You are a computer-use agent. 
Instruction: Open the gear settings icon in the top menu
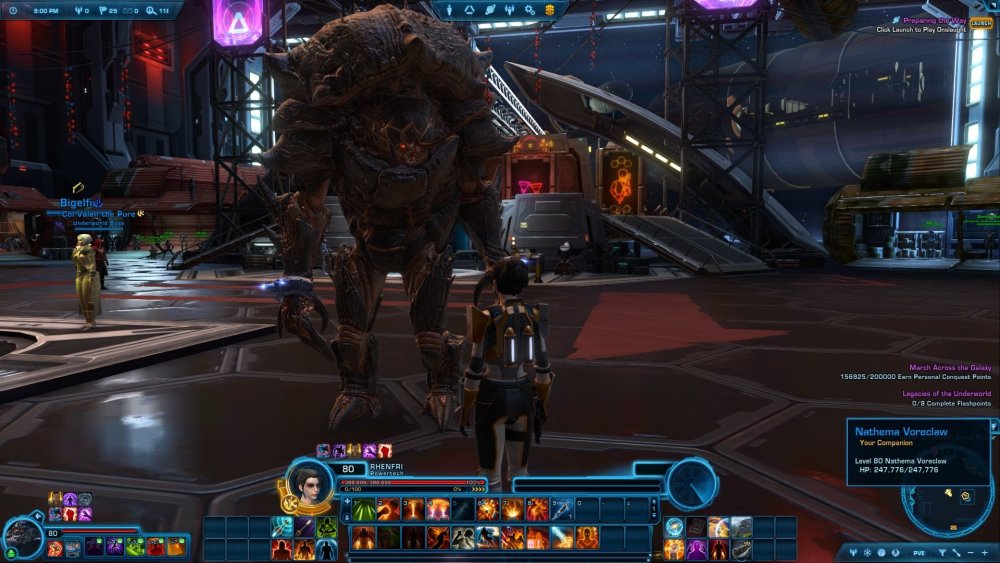click(532, 9)
